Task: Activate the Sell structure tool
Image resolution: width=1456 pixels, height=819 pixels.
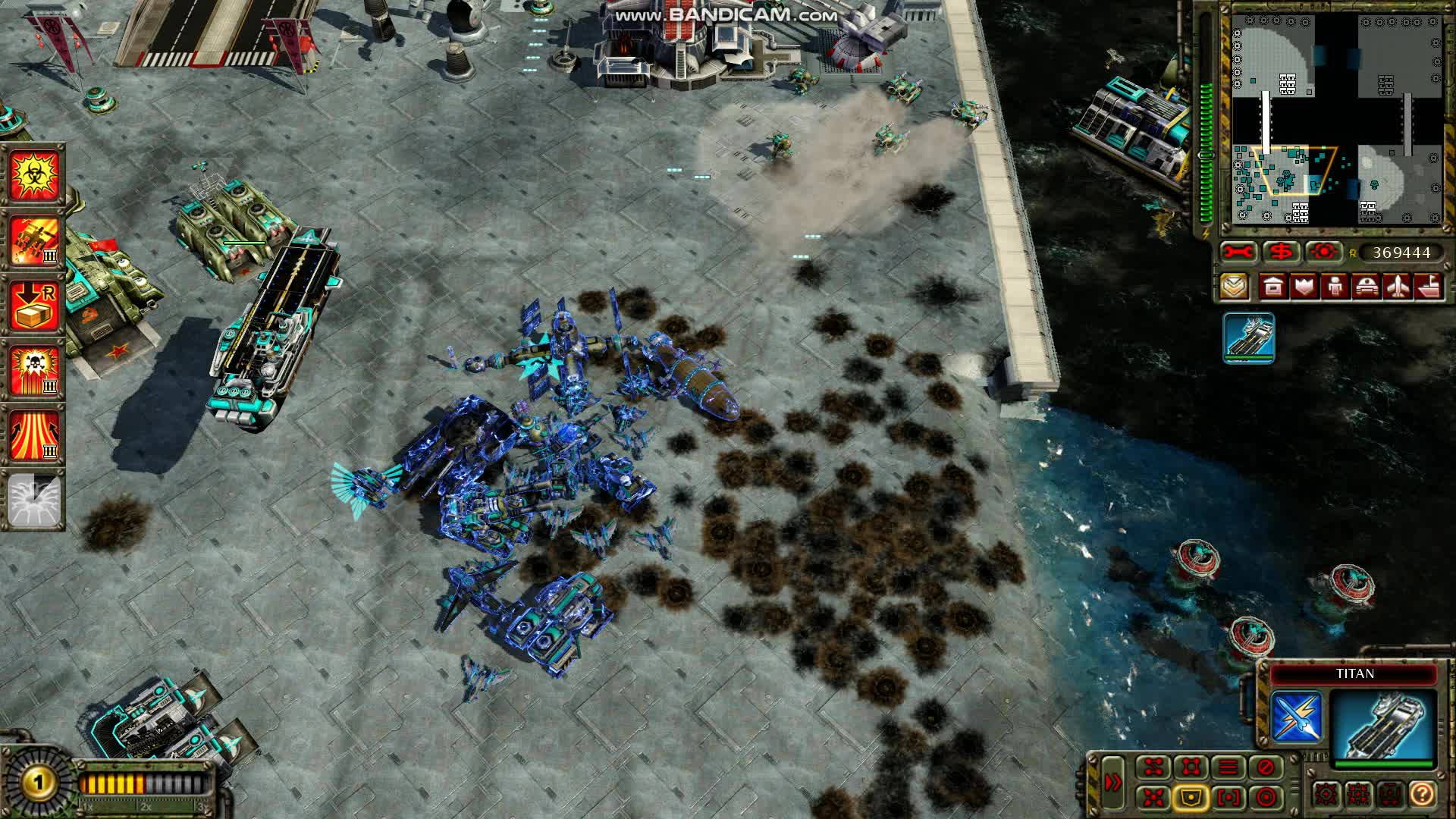Action: [x=1280, y=252]
